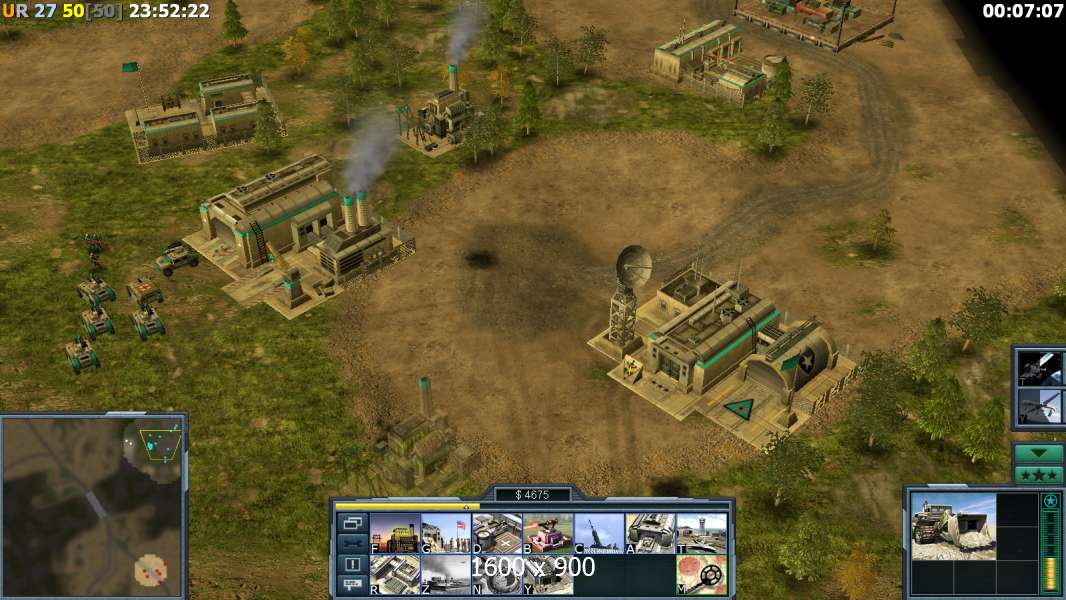1066x600 pixels.
Task: Click the overlapping windows button
Action: 351,523
